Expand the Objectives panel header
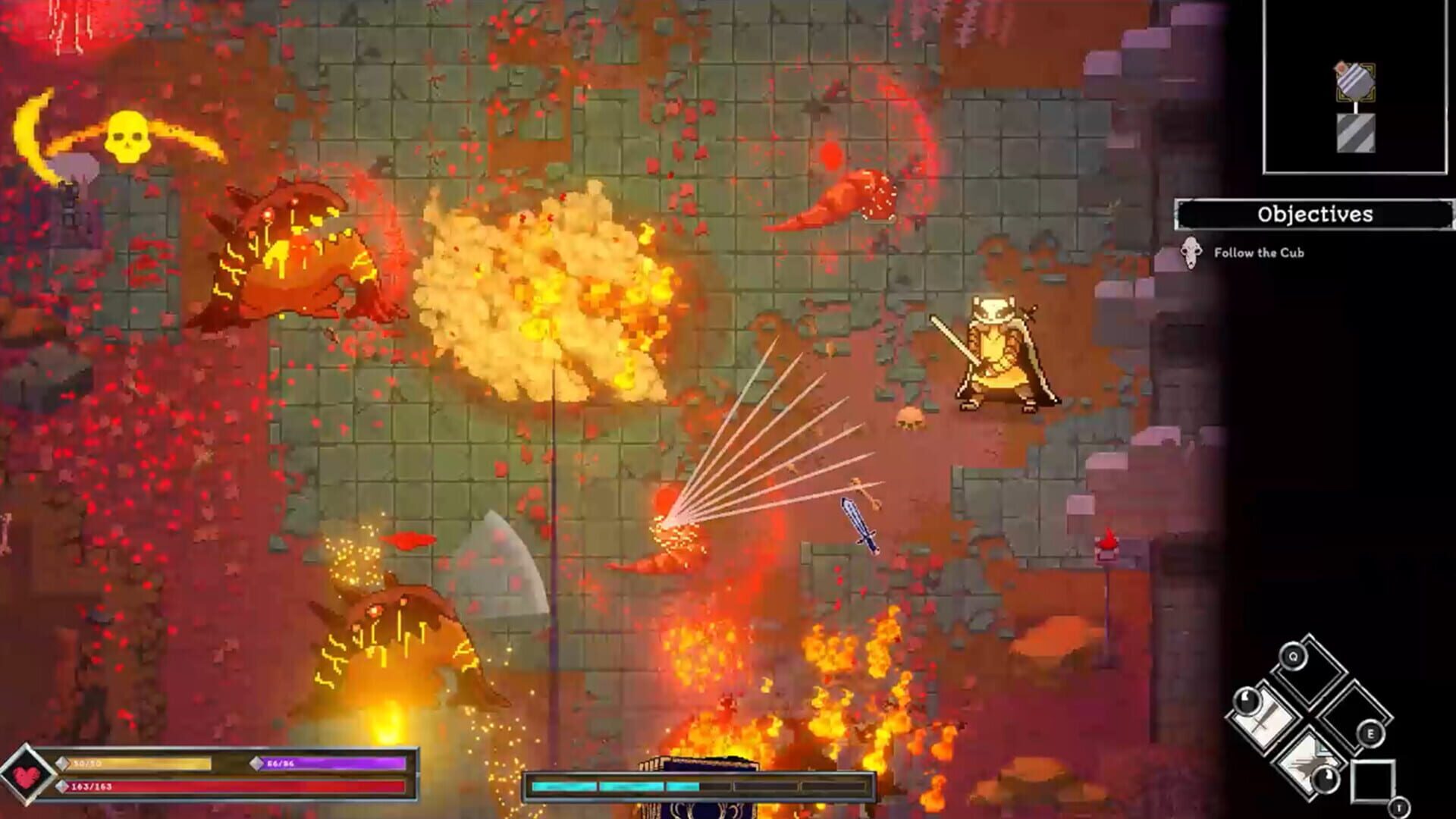The image size is (1456, 819). (x=1313, y=215)
